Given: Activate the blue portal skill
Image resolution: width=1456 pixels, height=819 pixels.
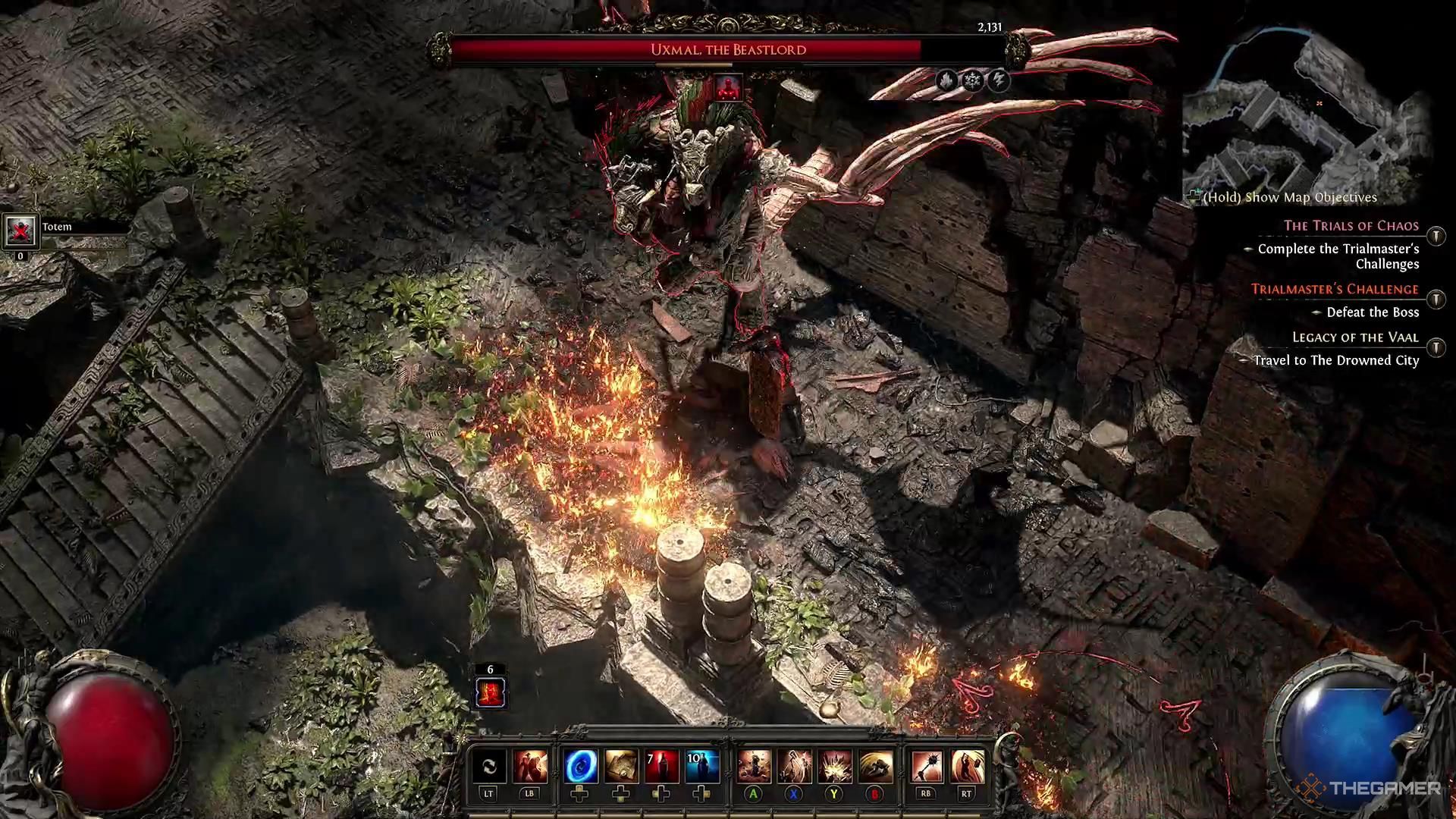Looking at the screenshot, I should pos(580,767).
